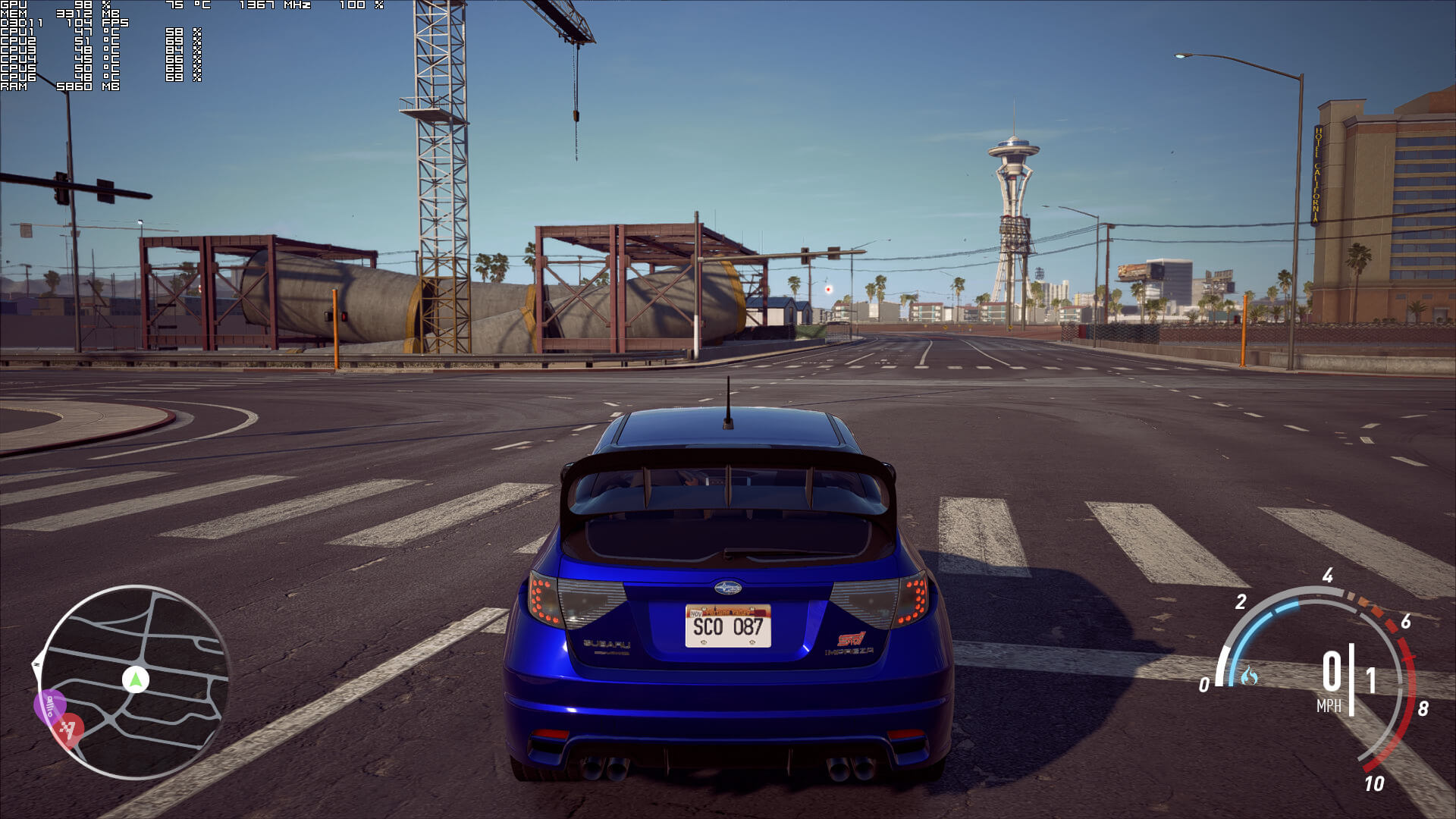Click the green player arrow on minimap
1456x819 pixels.
(x=136, y=679)
